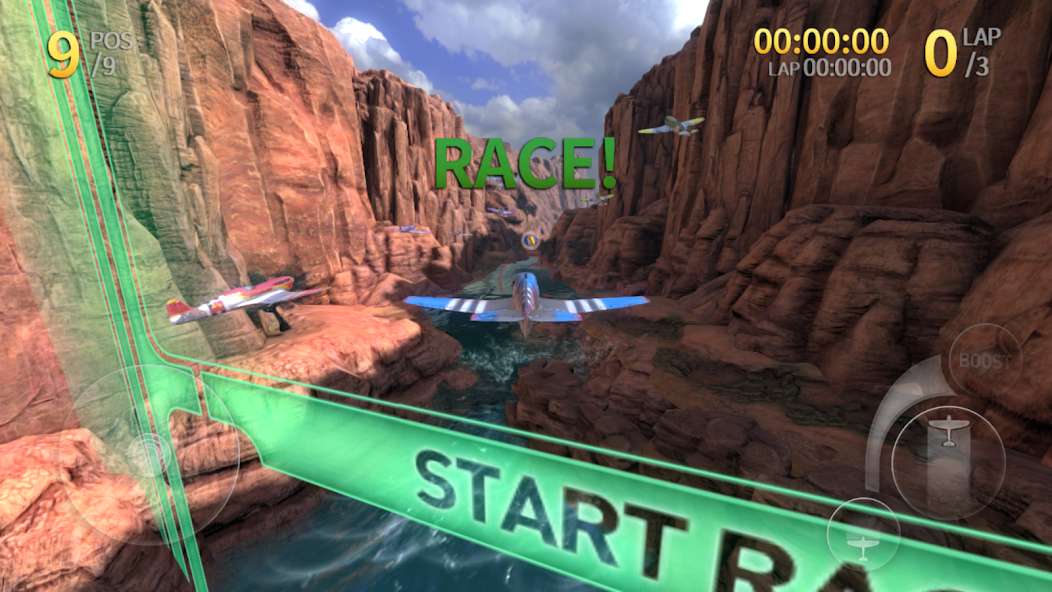The image size is (1052, 592).
Task: Activate the BOOST button
Action: (x=984, y=360)
